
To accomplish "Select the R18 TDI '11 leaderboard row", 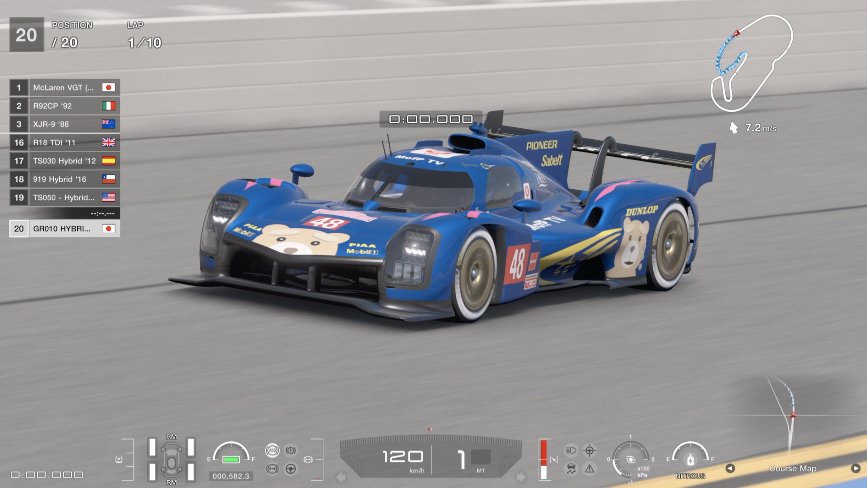I will (x=65, y=142).
